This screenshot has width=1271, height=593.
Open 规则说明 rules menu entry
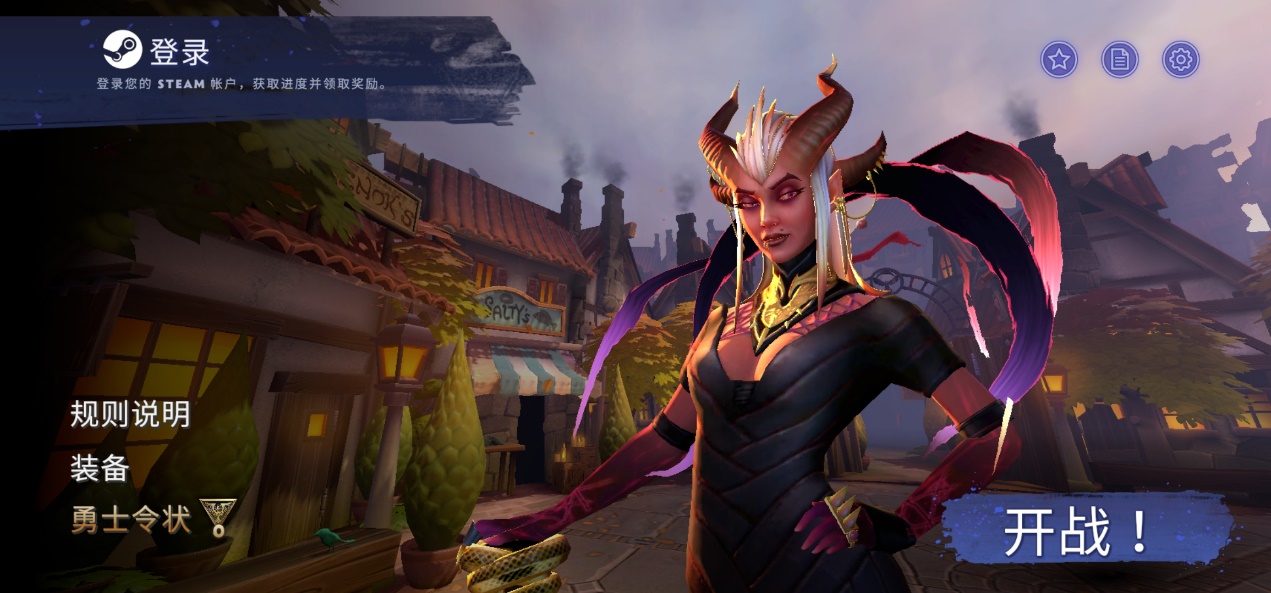click(130, 414)
